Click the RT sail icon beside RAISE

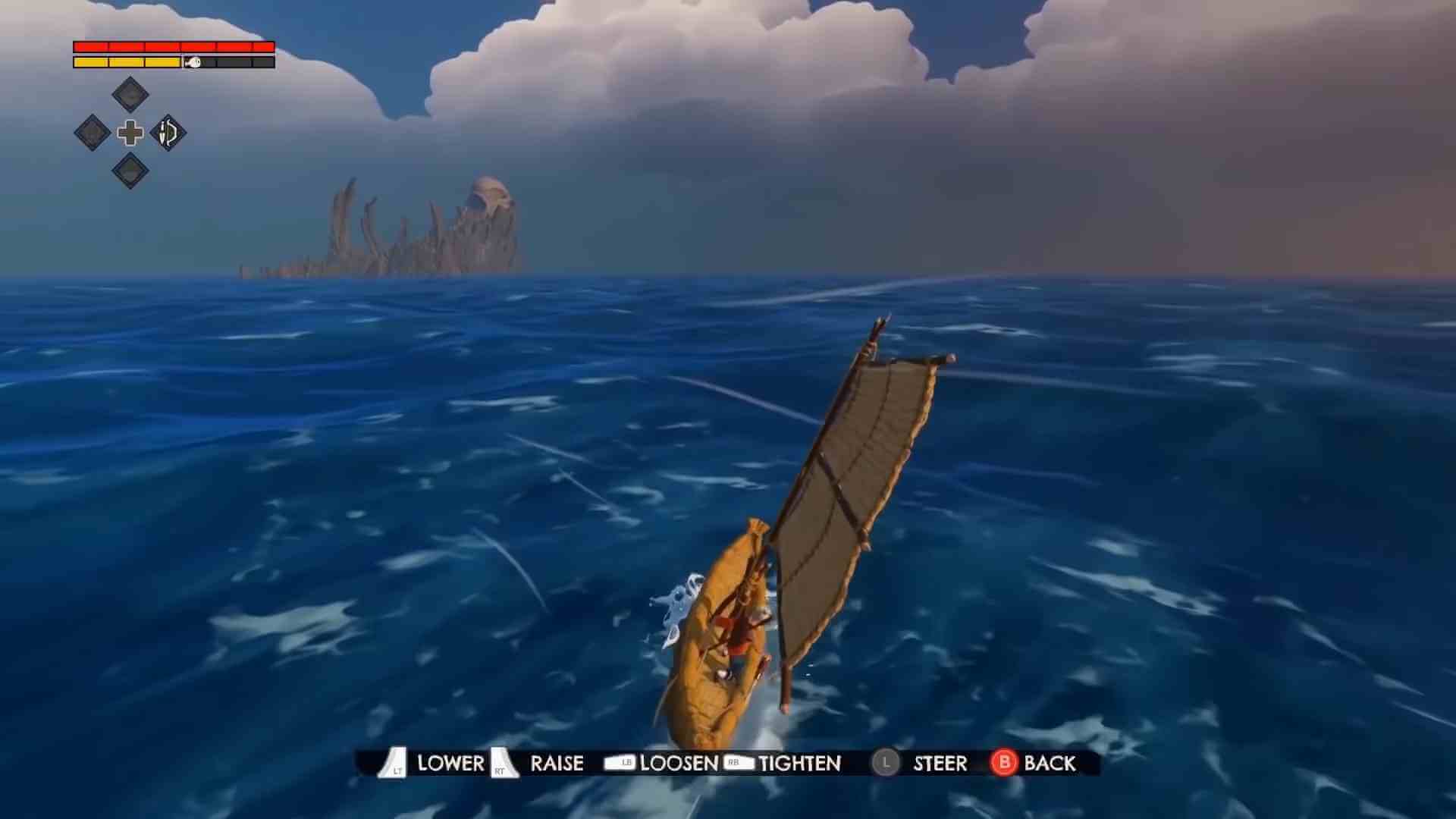tap(500, 764)
